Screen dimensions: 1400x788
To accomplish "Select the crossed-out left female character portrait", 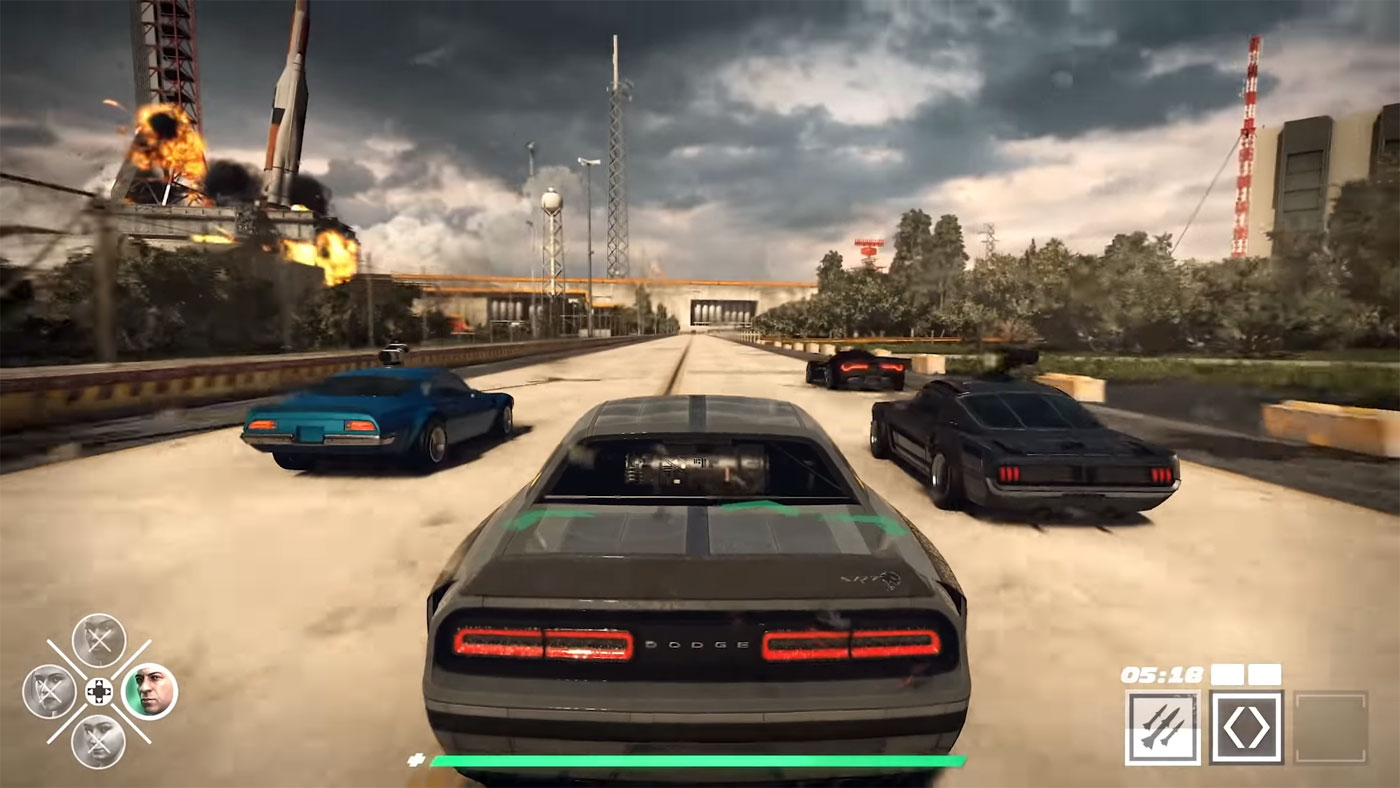I will (x=49, y=690).
